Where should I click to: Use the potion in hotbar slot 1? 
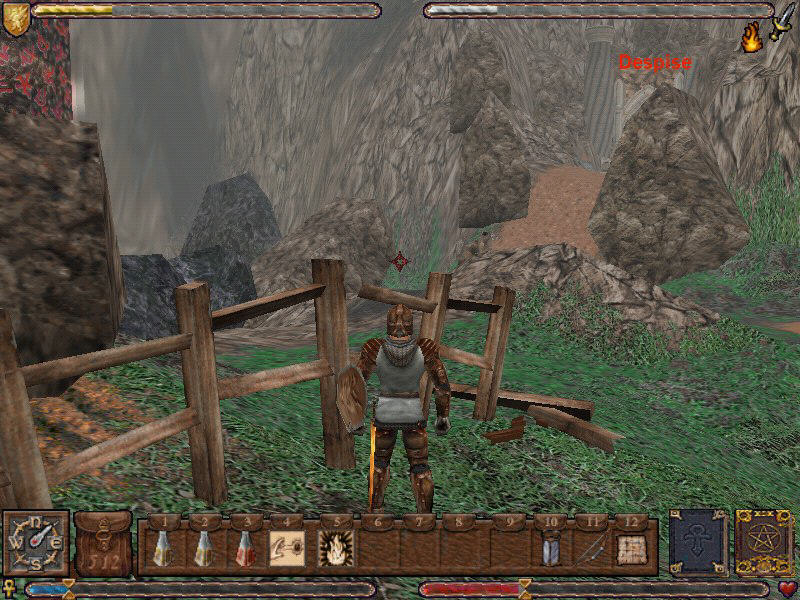coord(162,548)
